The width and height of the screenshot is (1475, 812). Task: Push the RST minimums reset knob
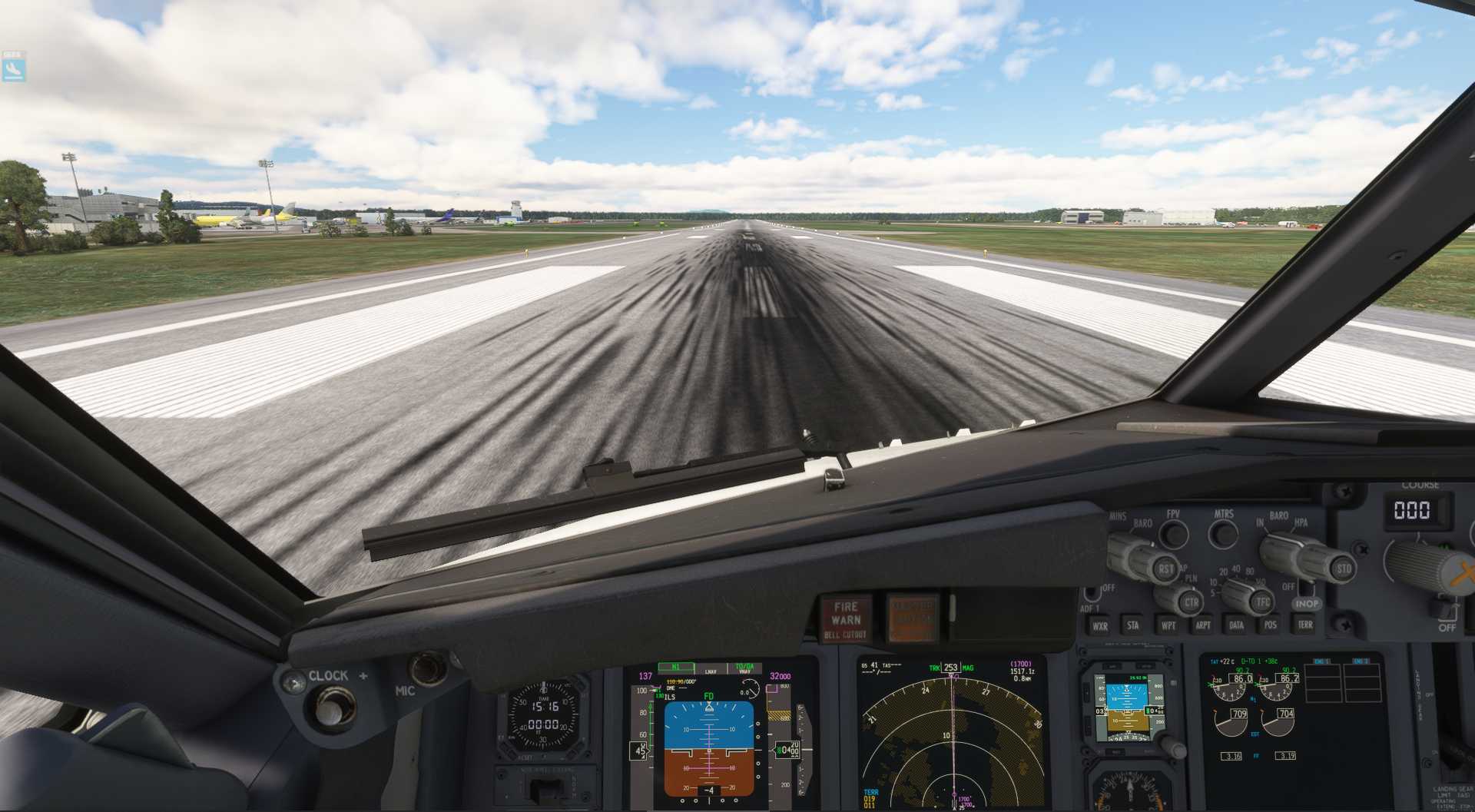(x=1166, y=569)
